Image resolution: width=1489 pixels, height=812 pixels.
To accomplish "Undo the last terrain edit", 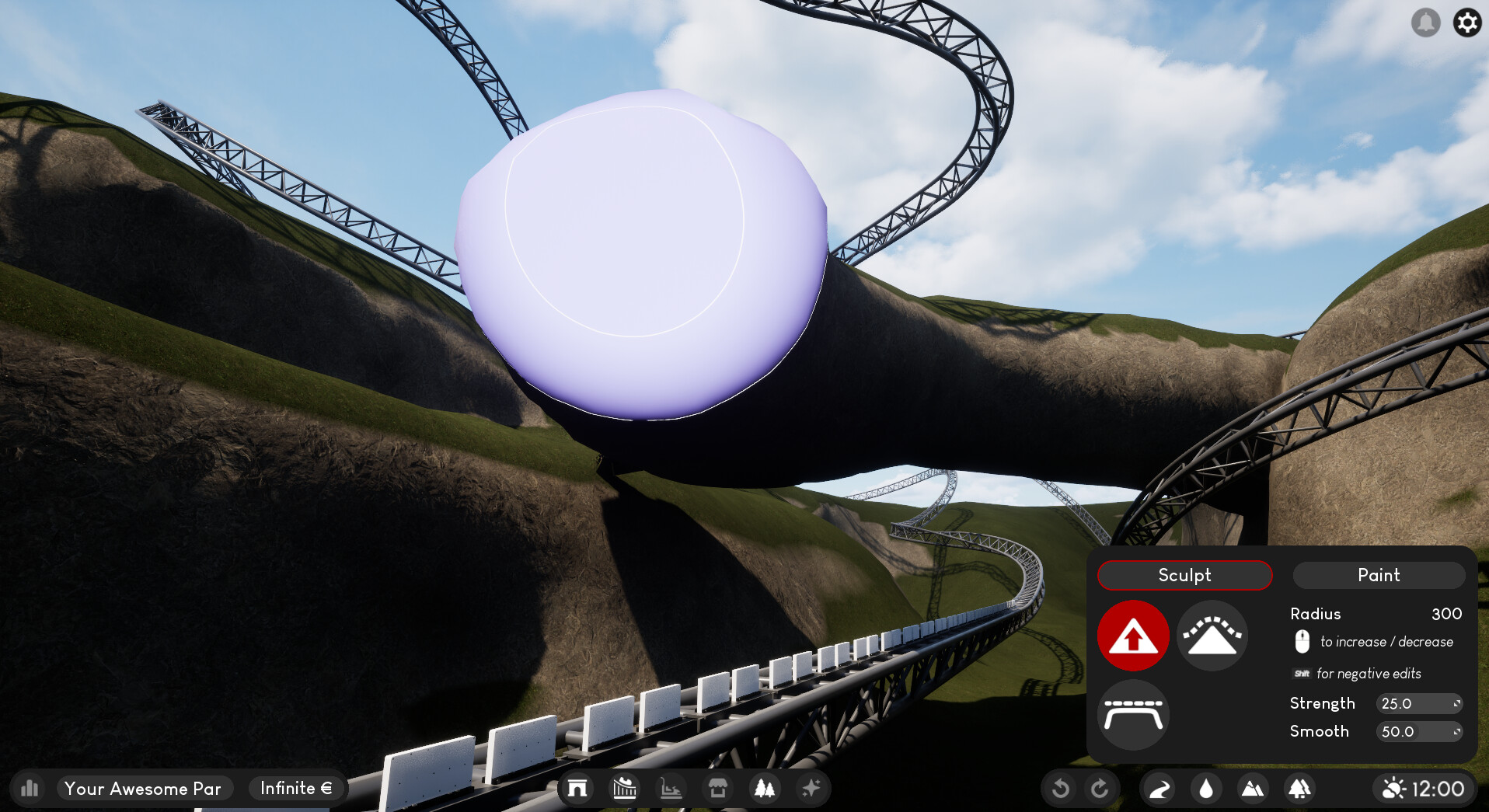I will [1062, 788].
